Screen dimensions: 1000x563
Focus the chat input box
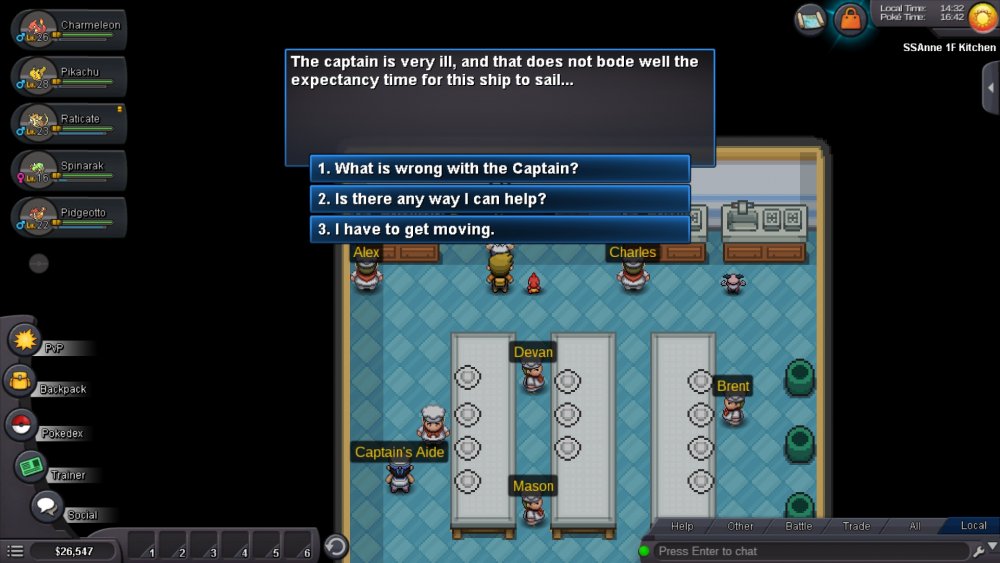pos(810,551)
